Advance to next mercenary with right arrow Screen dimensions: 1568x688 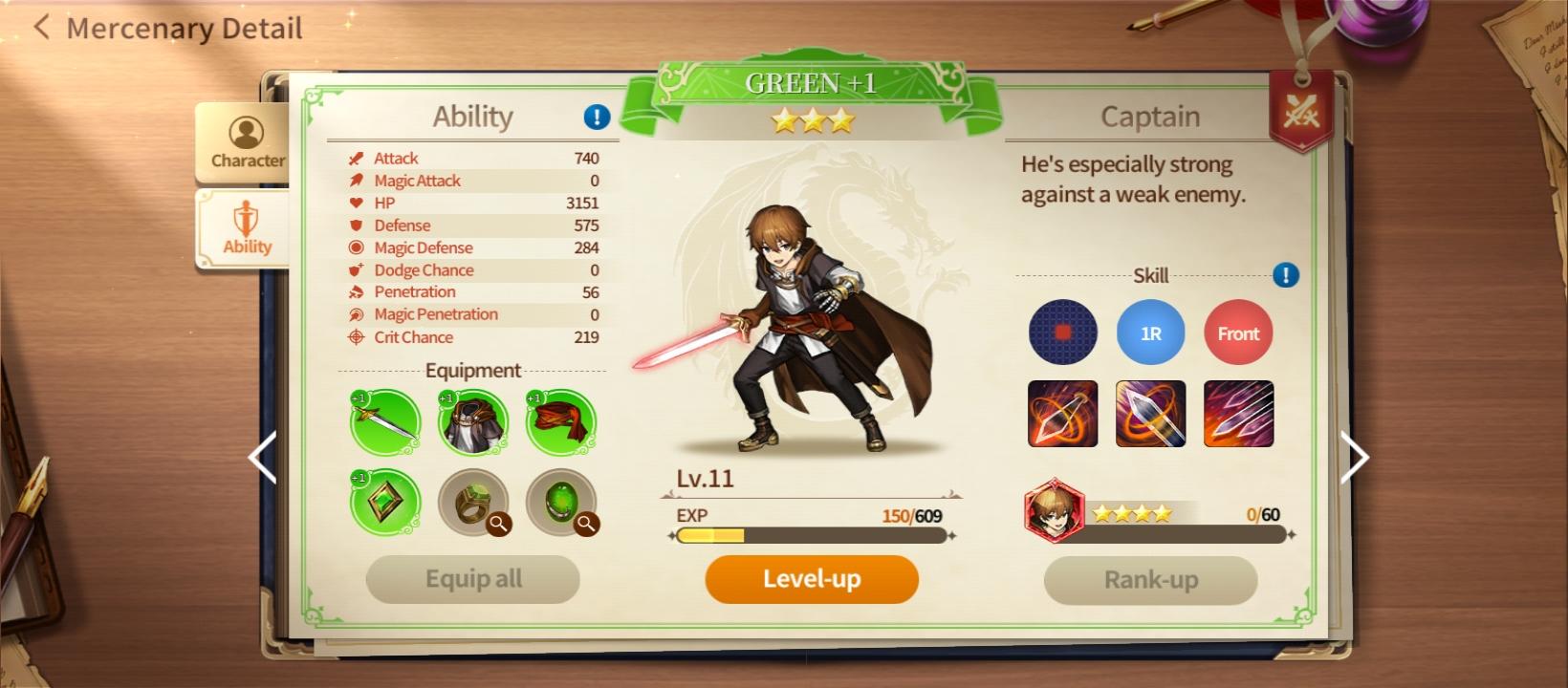click(x=1355, y=458)
